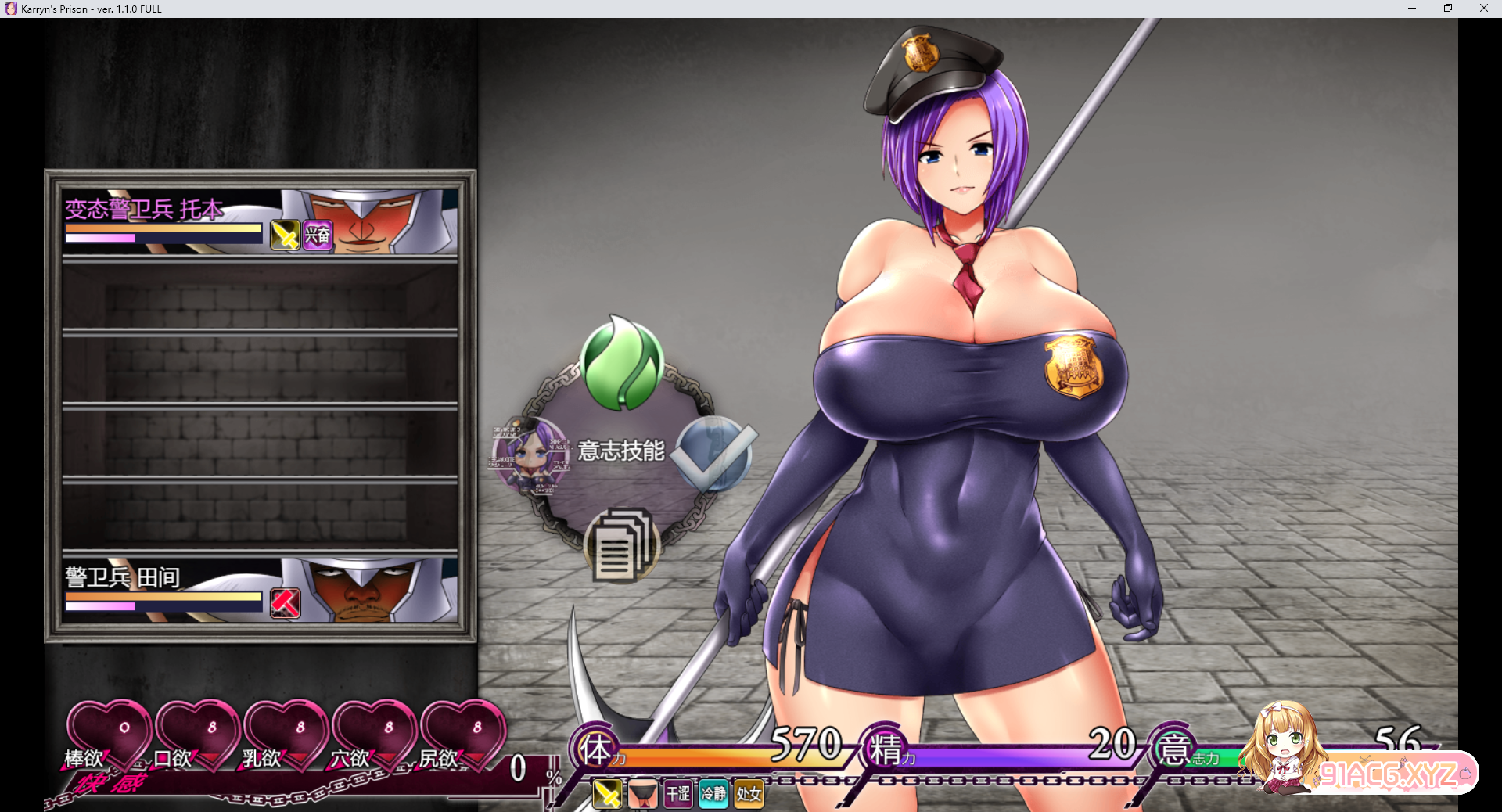Click the 干涩 status icon
The height and width of the screenshot is (812, 1502).
tap(678, 794)
